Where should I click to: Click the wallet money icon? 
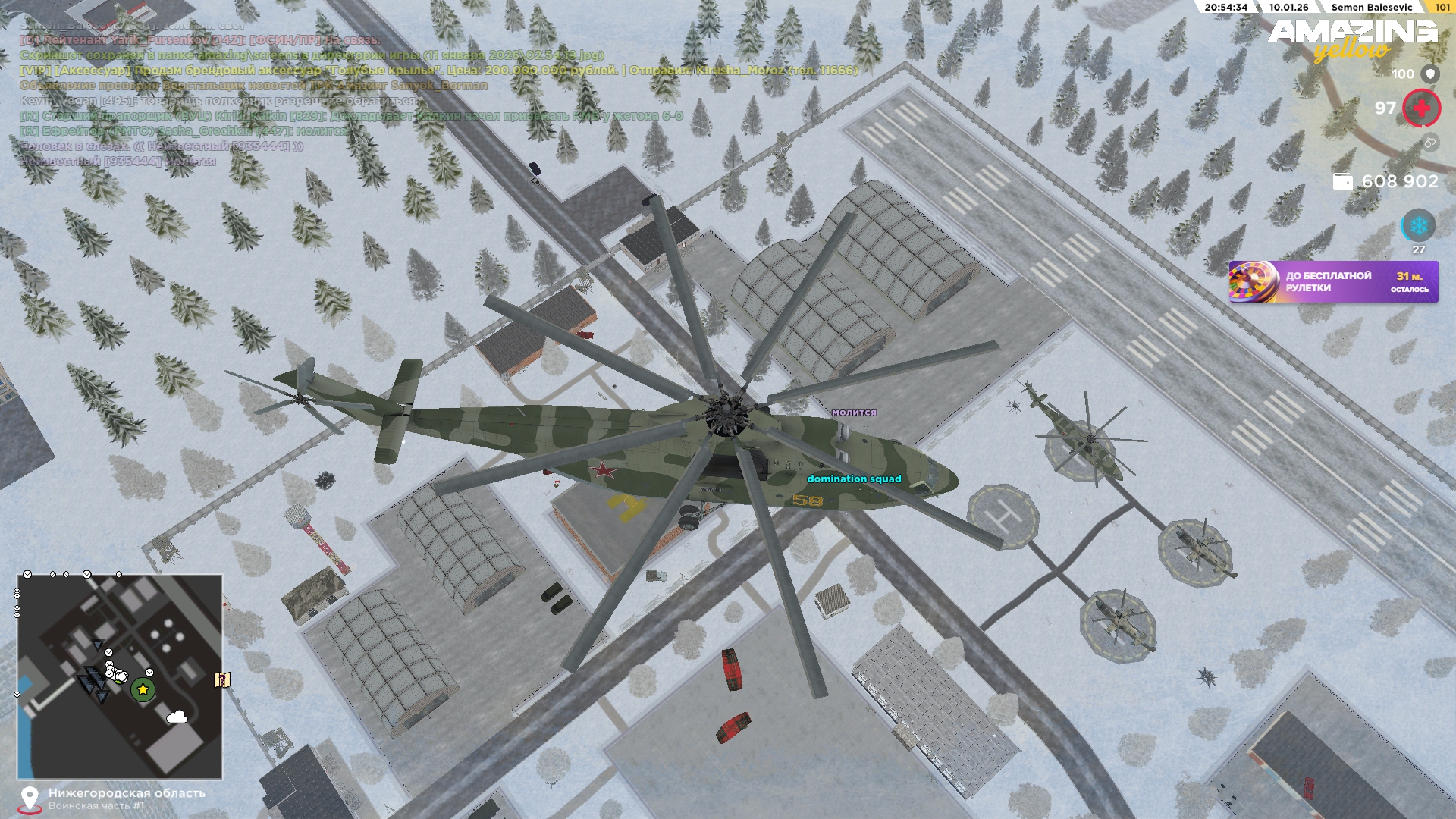coord(1342,181)
